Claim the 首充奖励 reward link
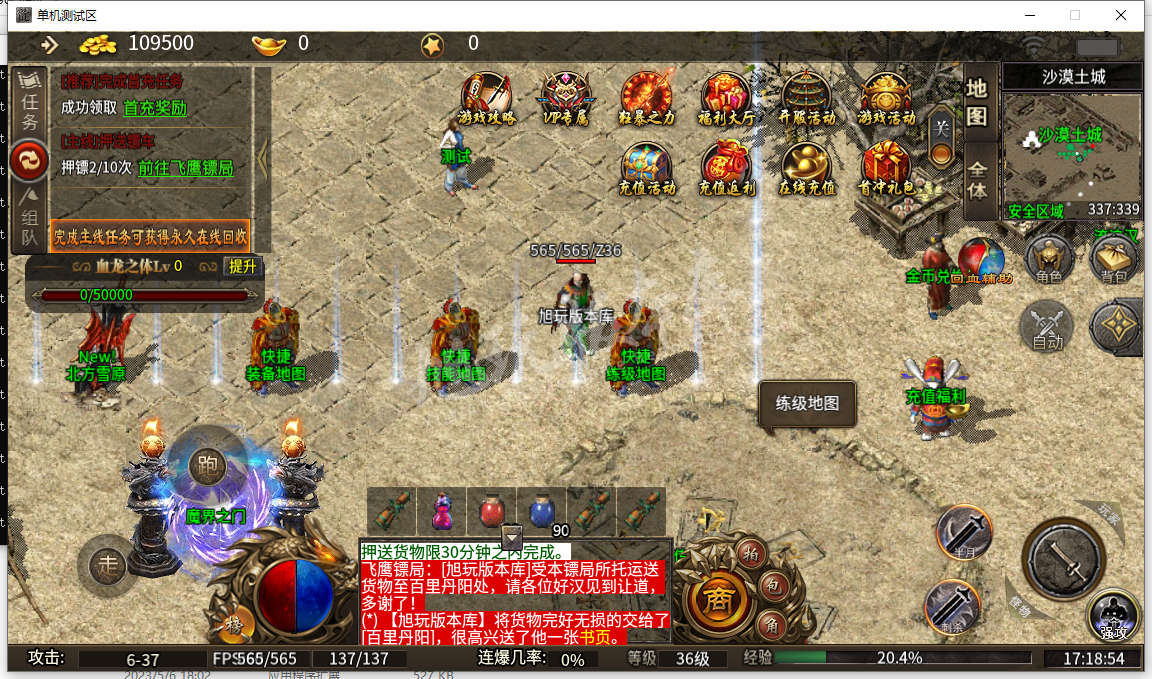 pyautogui.click(x=155, y=108)
